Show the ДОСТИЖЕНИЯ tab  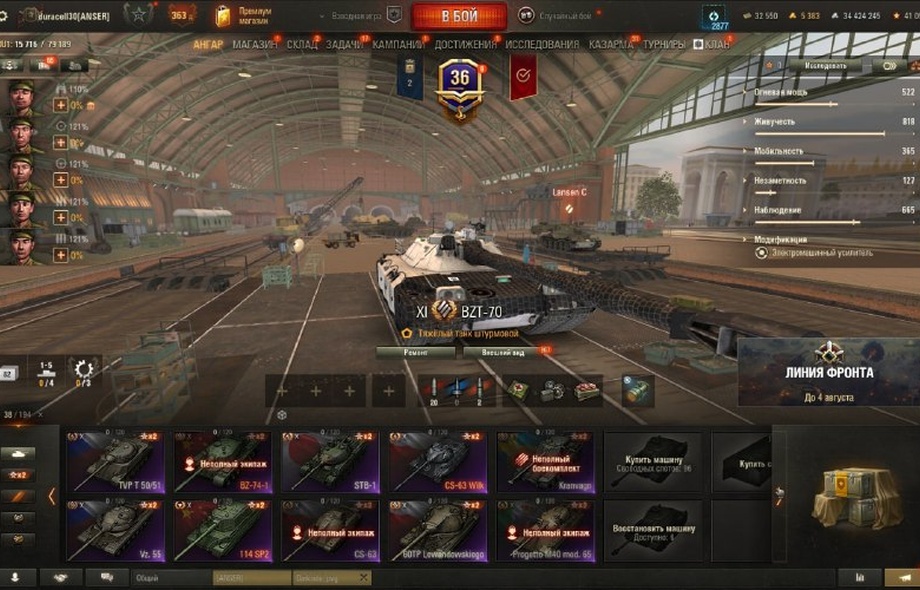click(x=466, y=44)
